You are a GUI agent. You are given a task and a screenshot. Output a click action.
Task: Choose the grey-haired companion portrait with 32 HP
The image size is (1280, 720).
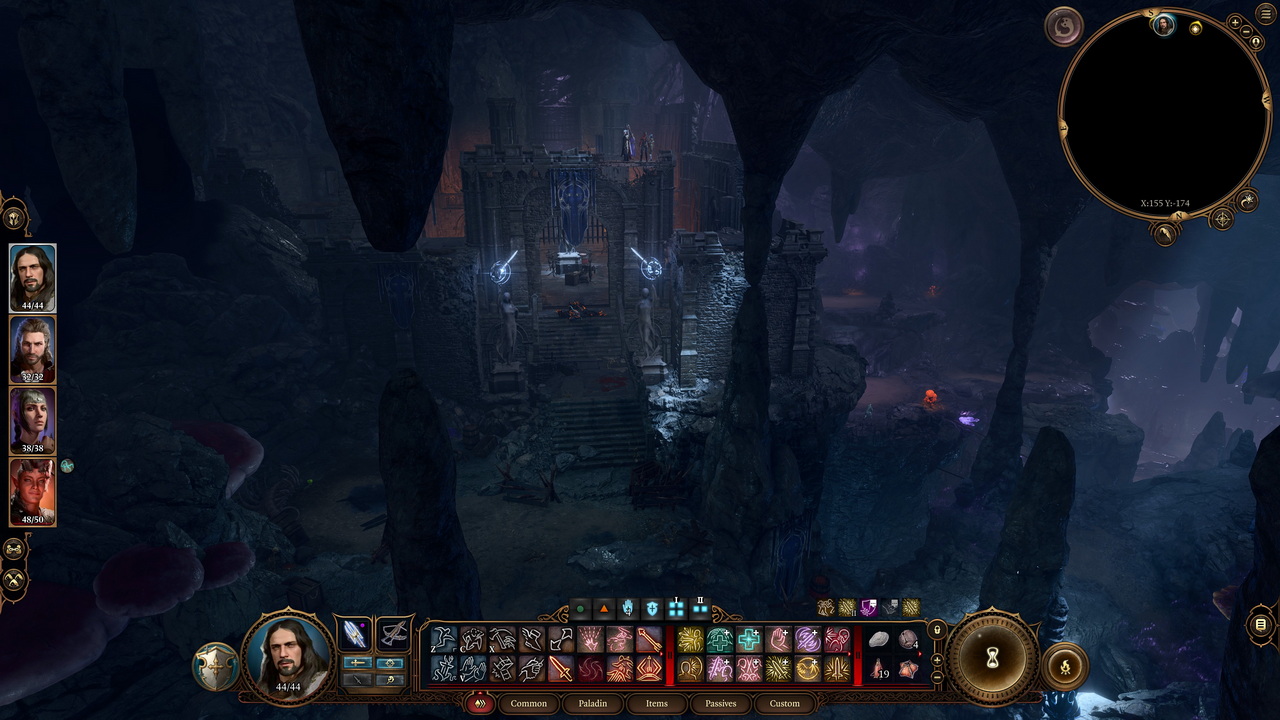(33, 348)
